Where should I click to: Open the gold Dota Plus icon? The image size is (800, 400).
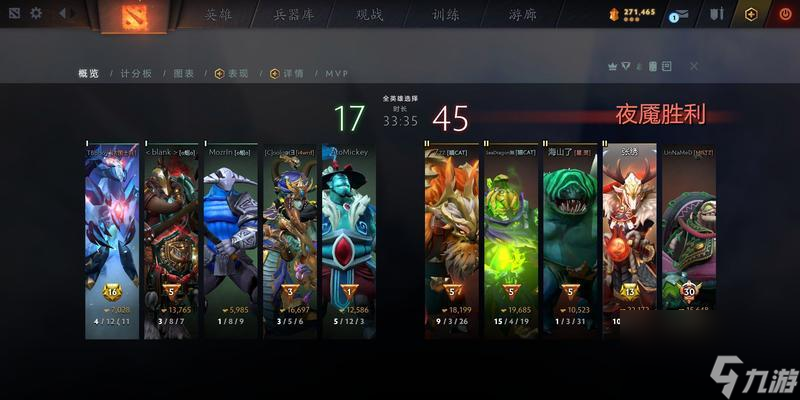pyautogui.click(x=752, y=14)
